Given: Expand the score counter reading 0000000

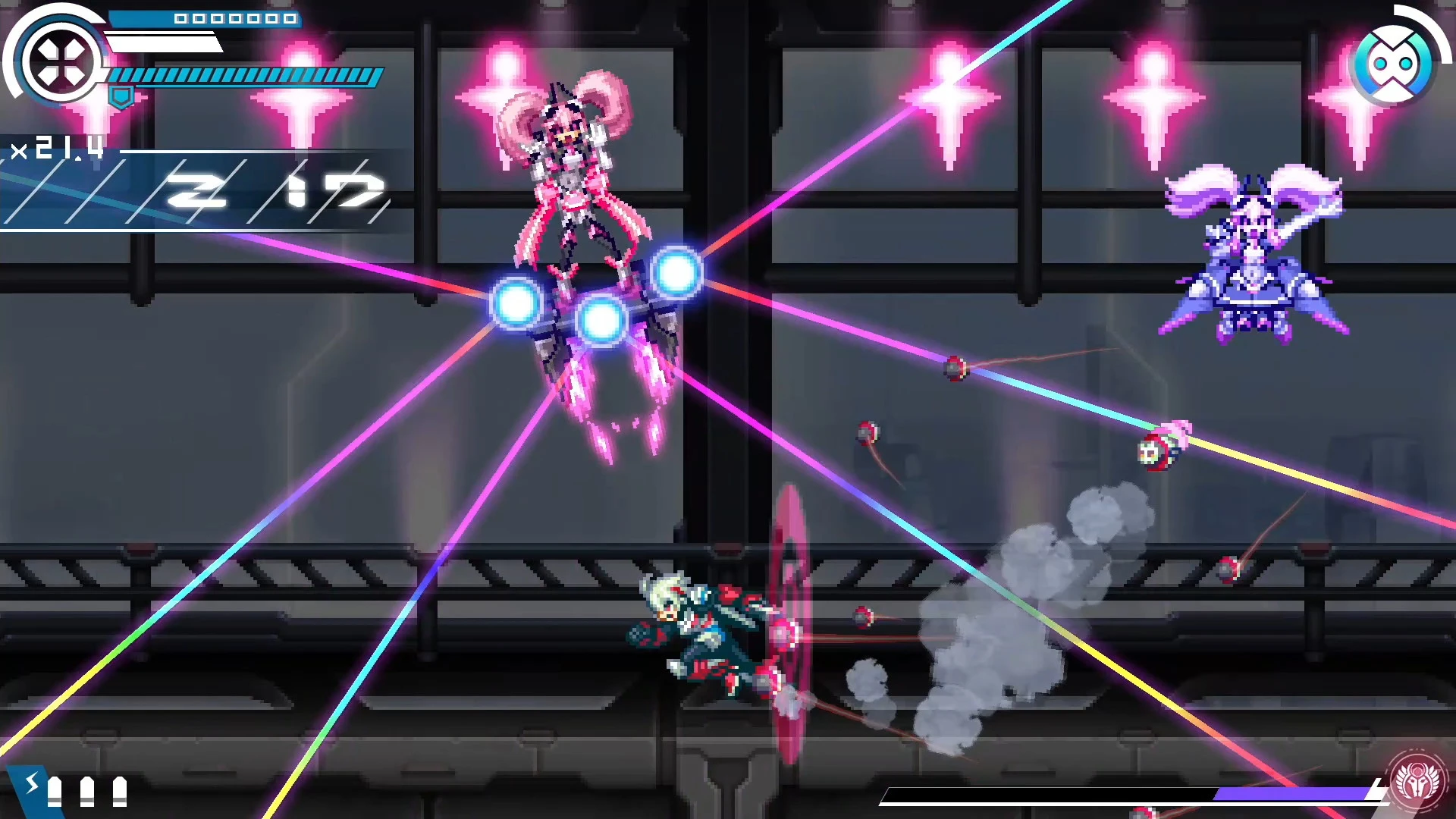Looking at the screenshot, I should point(235,17).
